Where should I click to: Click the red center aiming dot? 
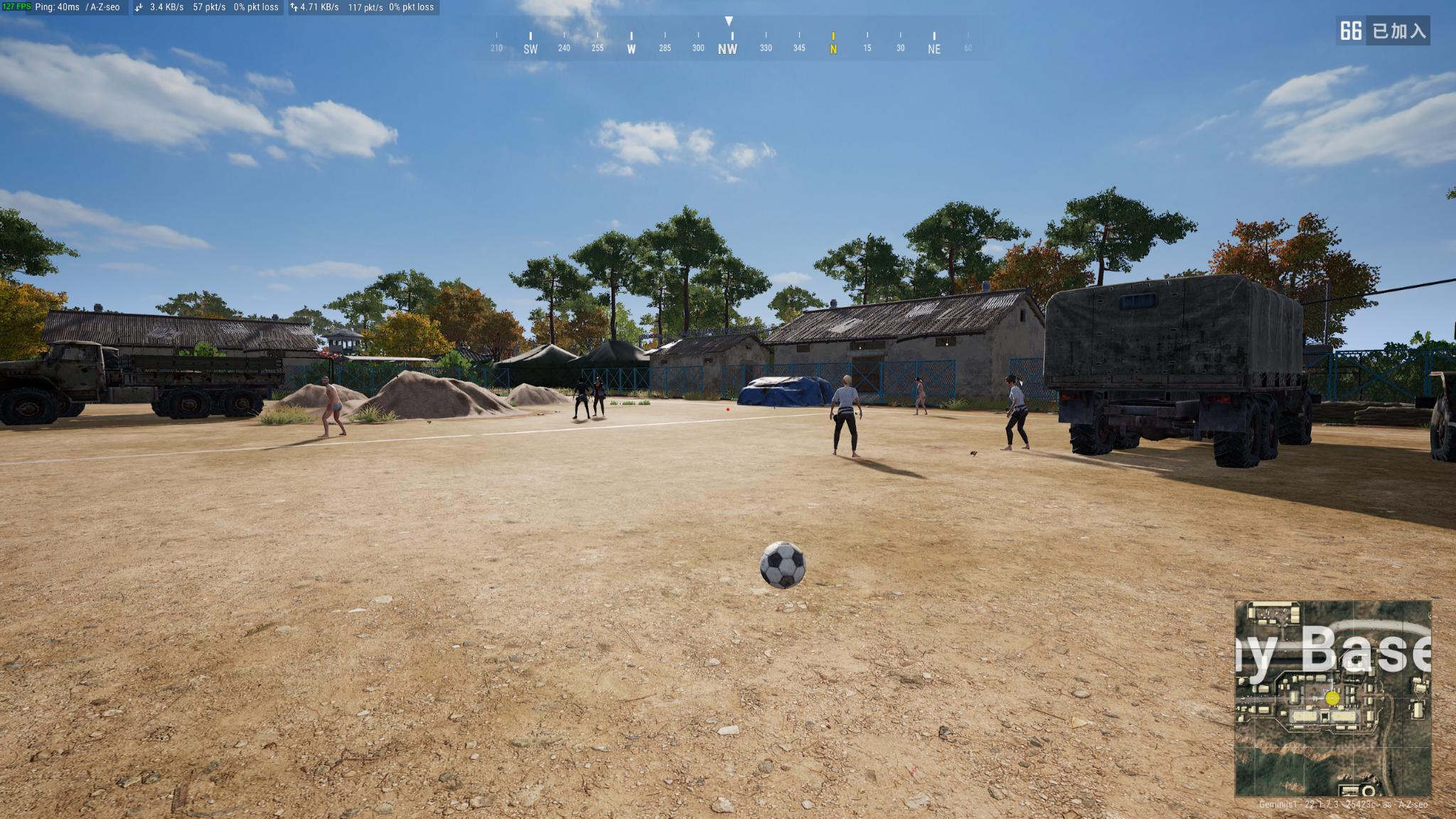point(727,408)
